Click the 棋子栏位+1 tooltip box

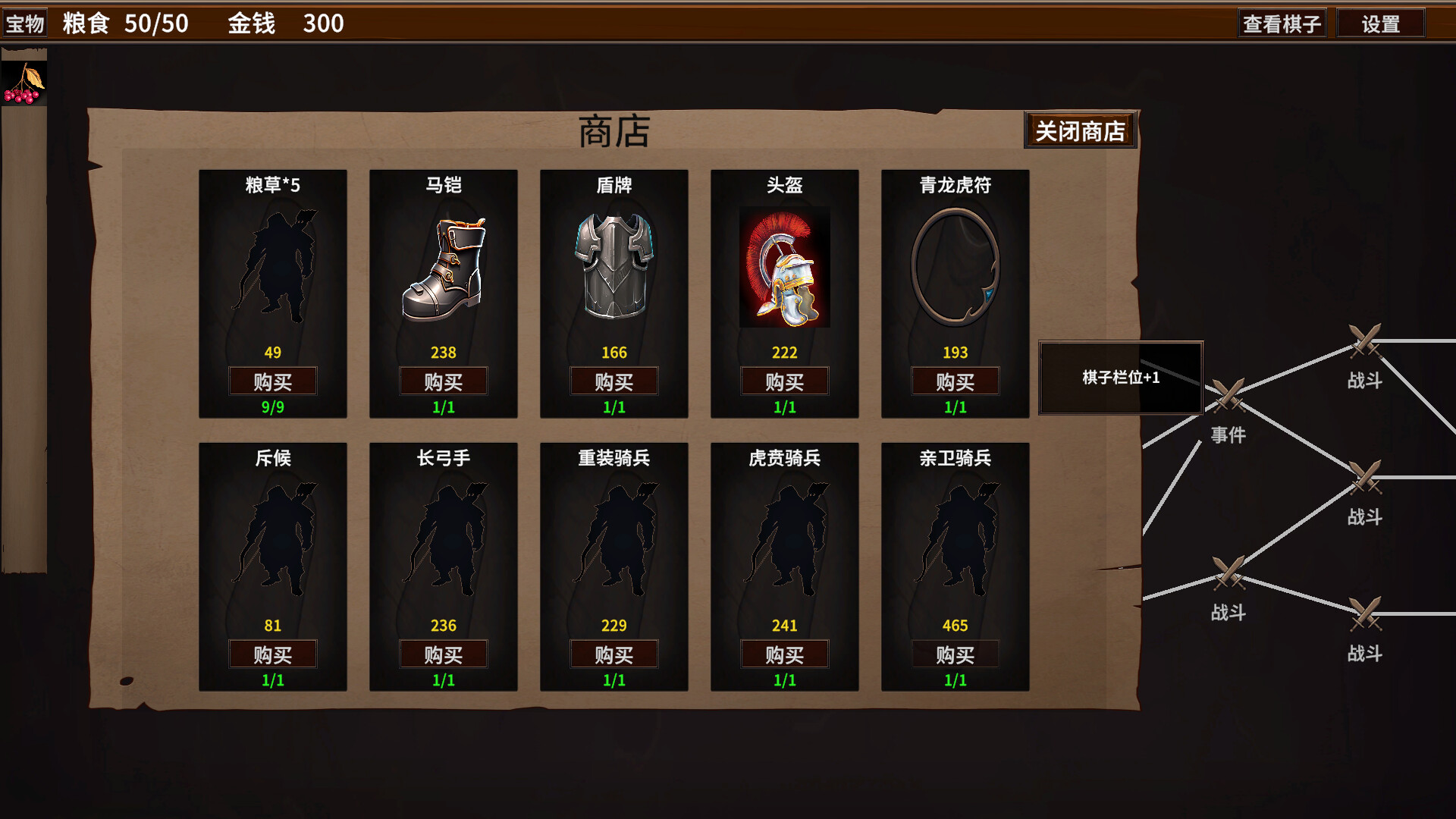tap(1120, 377)
